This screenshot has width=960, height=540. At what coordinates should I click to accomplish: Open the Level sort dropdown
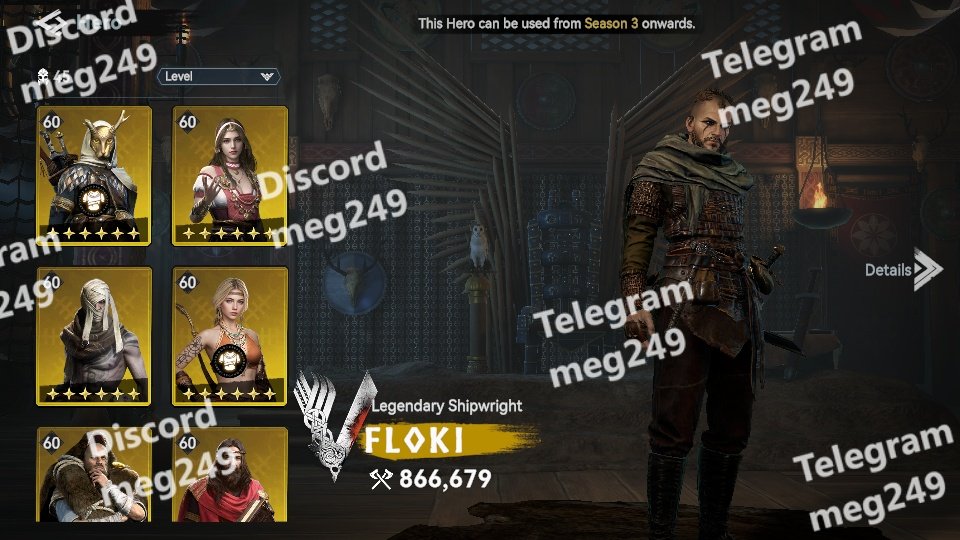pyautogui.click(x=218, y=76)
